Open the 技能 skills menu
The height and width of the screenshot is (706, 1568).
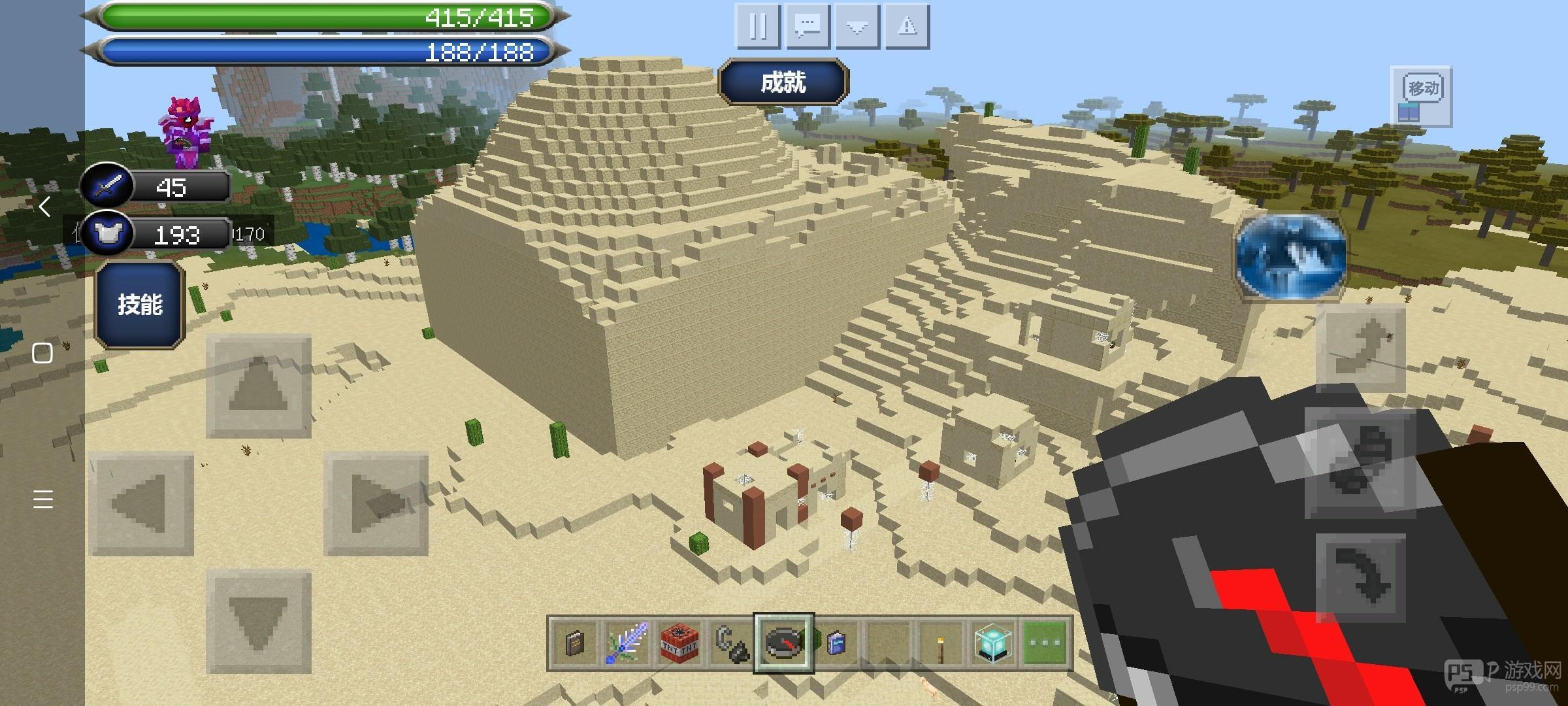140,305
